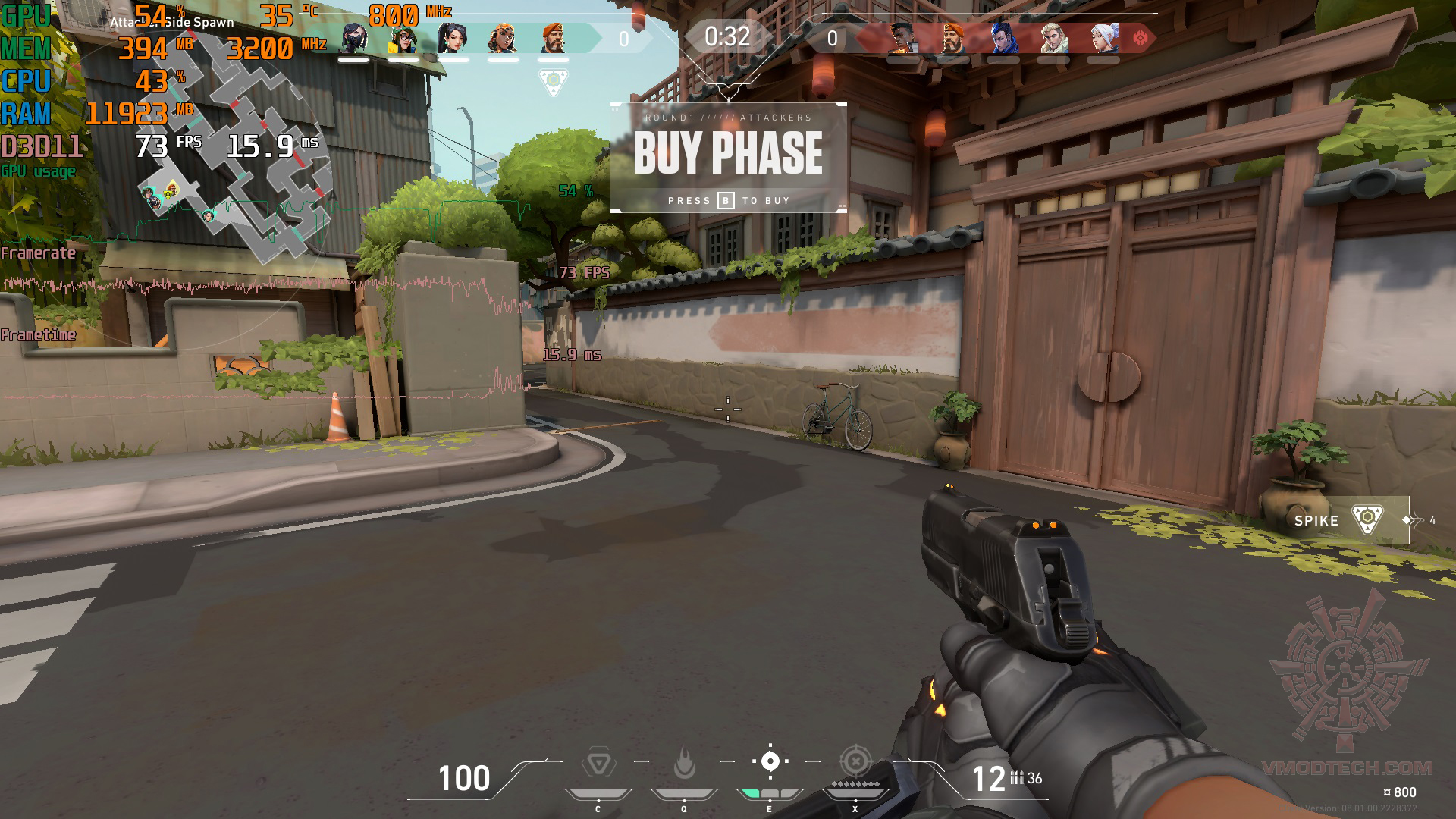This screenshot has width=1456, height=819.
Task: Select ally Viper's portrait
Action: [353, 37]
